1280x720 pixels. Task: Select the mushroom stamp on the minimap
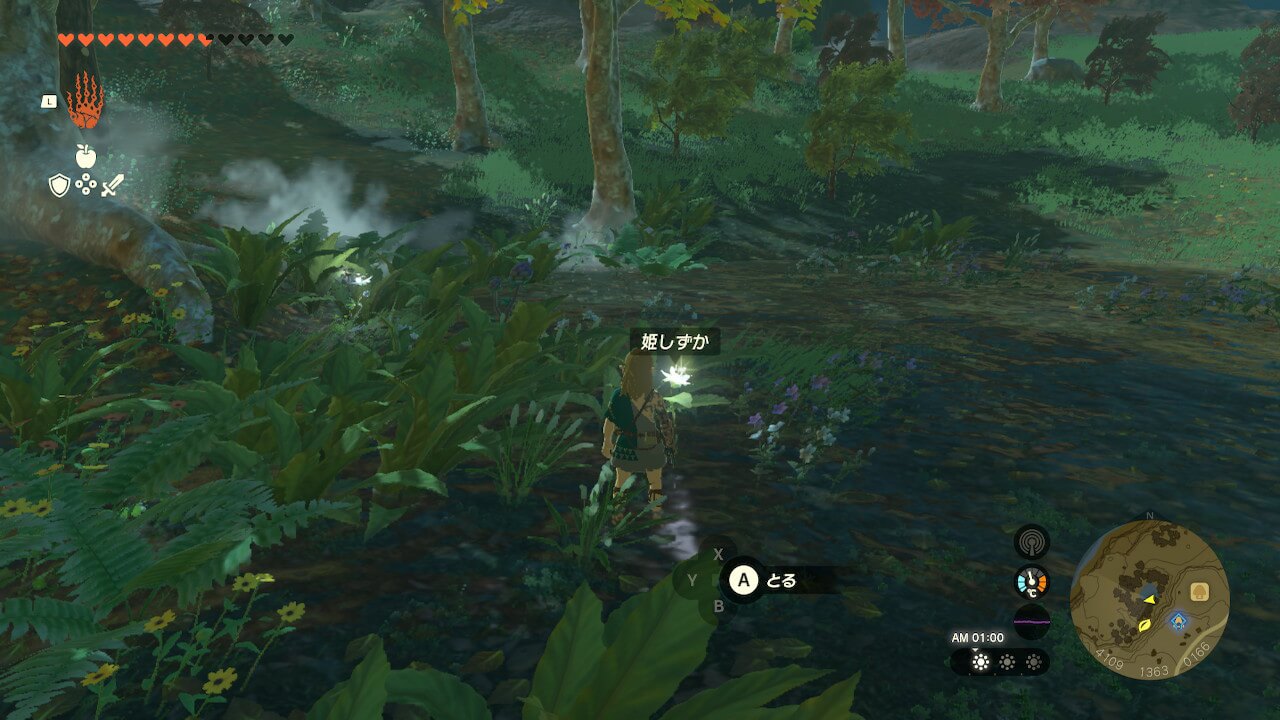tap(1199, 591)
